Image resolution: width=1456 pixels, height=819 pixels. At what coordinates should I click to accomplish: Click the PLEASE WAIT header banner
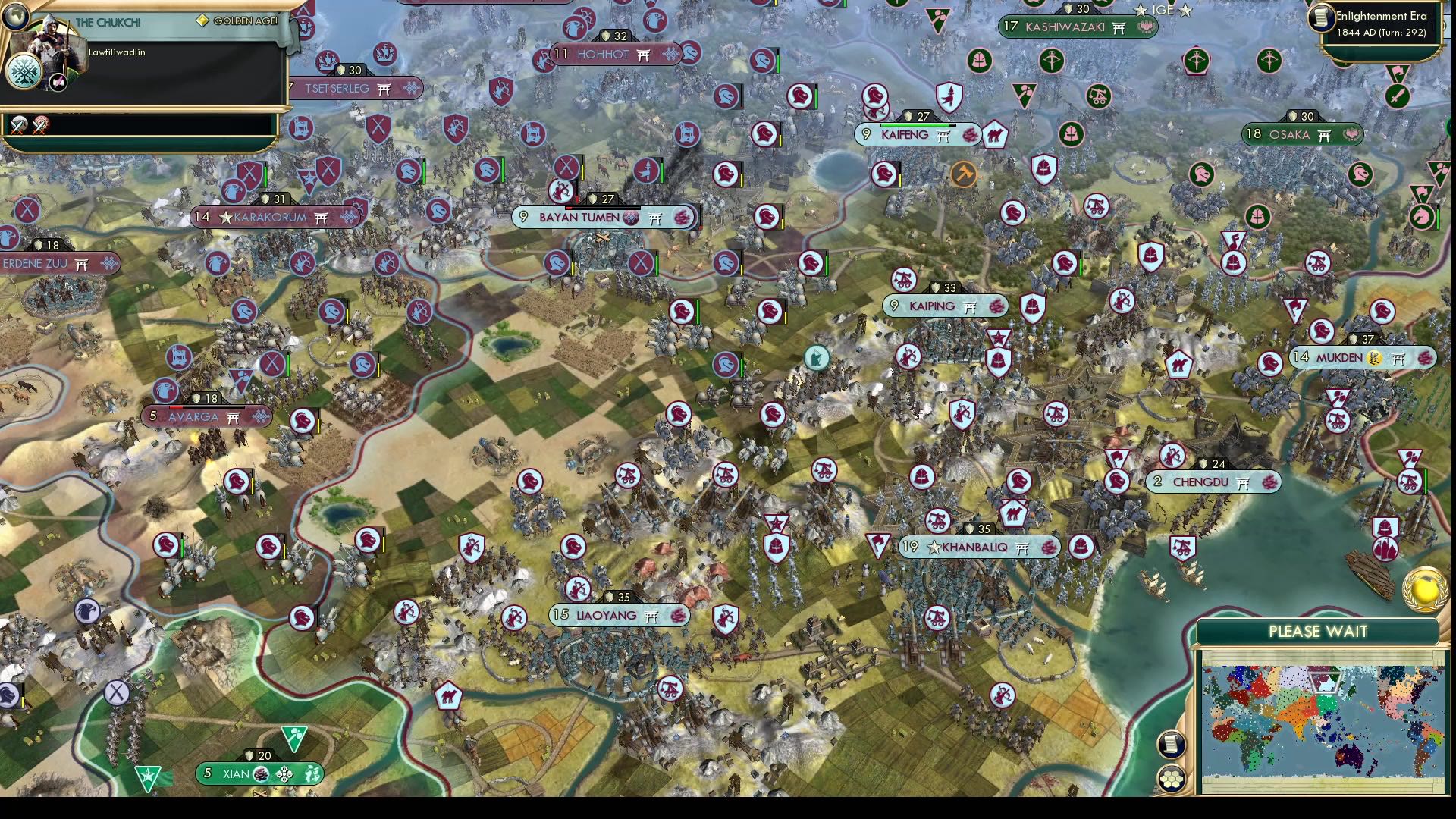click(1317, 630)
